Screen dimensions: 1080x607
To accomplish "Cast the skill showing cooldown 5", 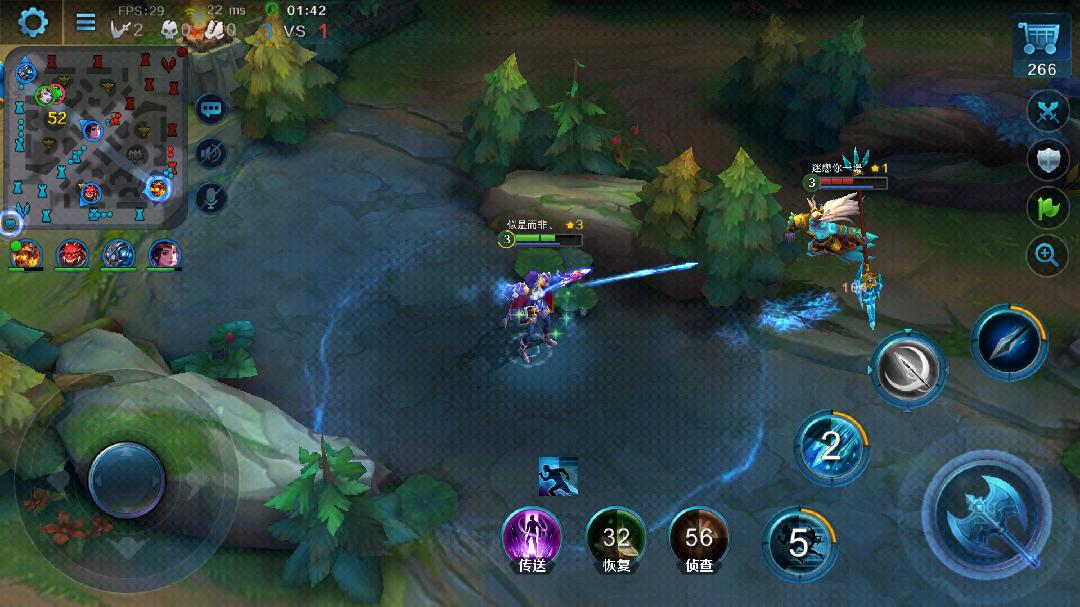I will coord(799,543).
